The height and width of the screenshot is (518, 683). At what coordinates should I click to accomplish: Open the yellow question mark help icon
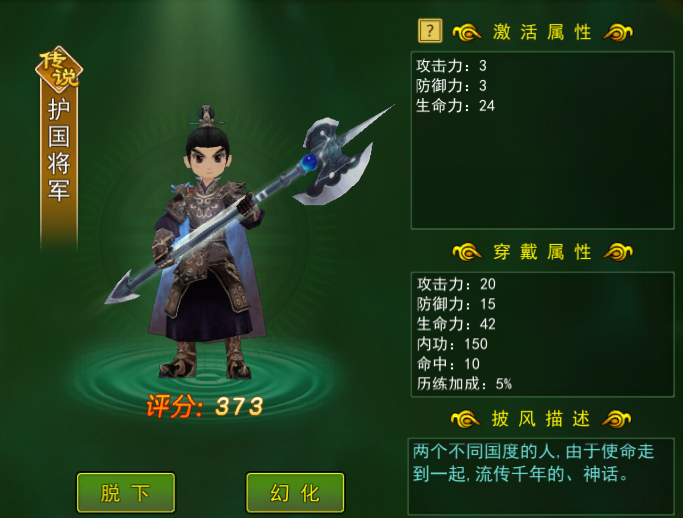tap(430, 31)
